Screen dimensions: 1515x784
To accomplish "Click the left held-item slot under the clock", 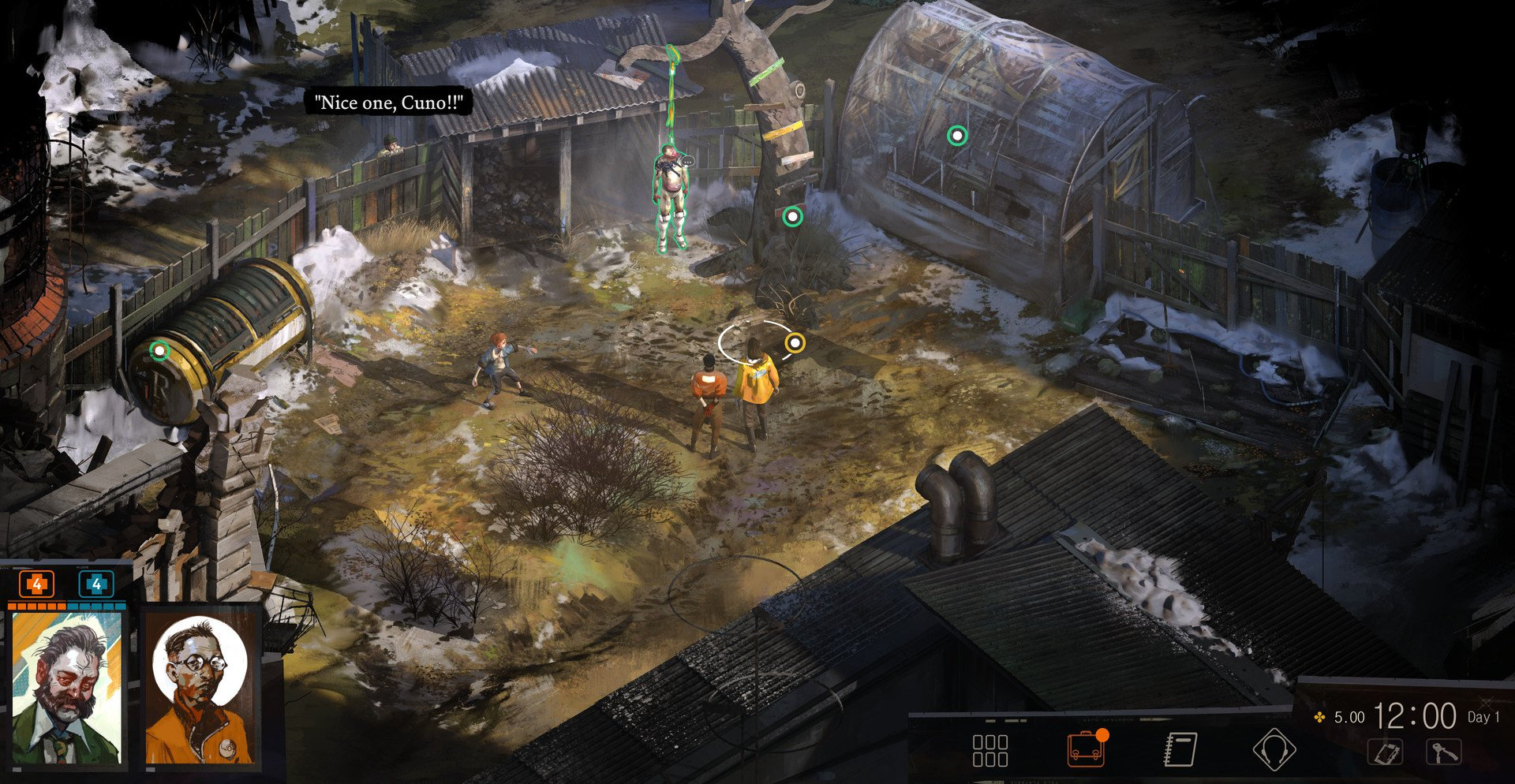I will point(1386,752).
